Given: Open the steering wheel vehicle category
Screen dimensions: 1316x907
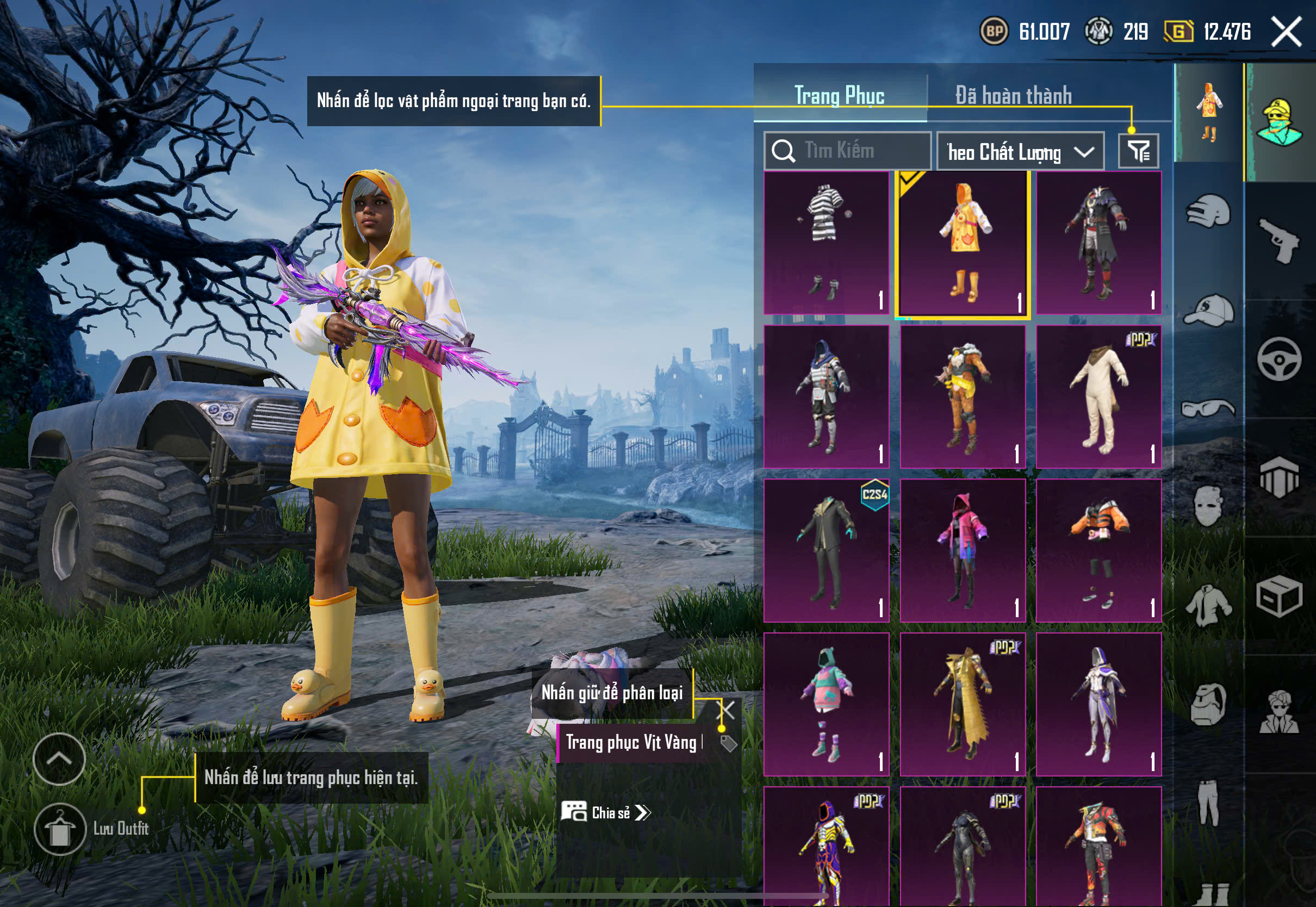Looking at the screenshot, I should [x=1279, y=359].
